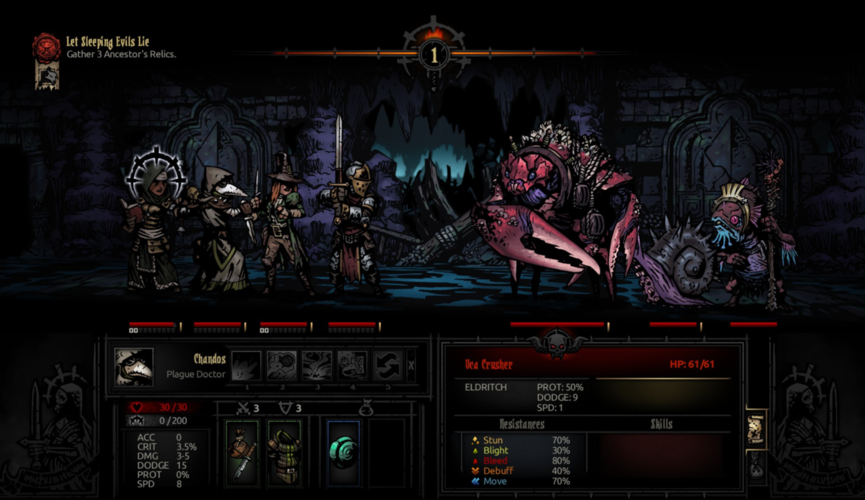
Task: Inspect the Plague Doctor's armor slot
Action: click(x=284, y=452)
